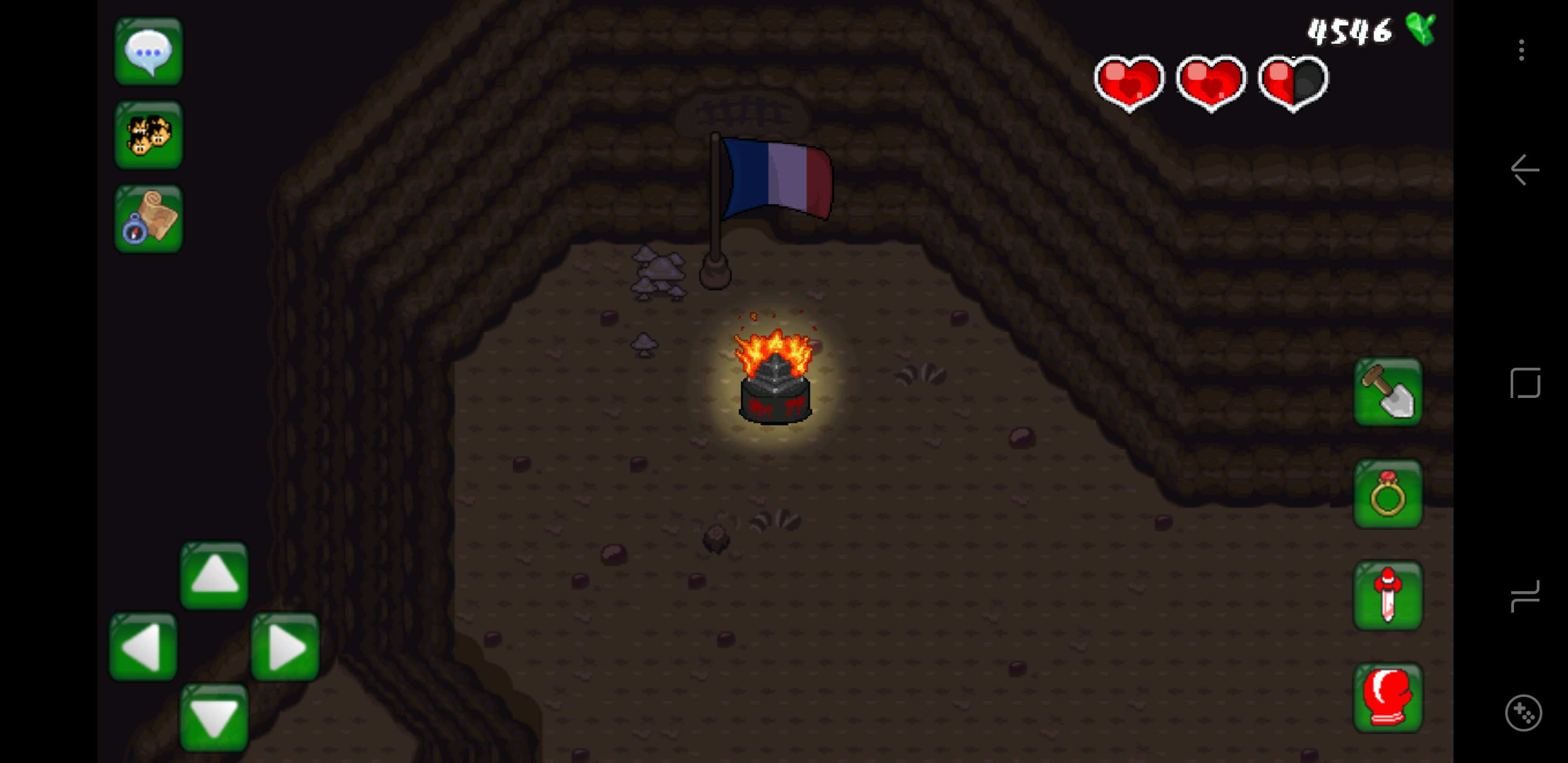Activate the ruby ring item button

[1387, 494]
